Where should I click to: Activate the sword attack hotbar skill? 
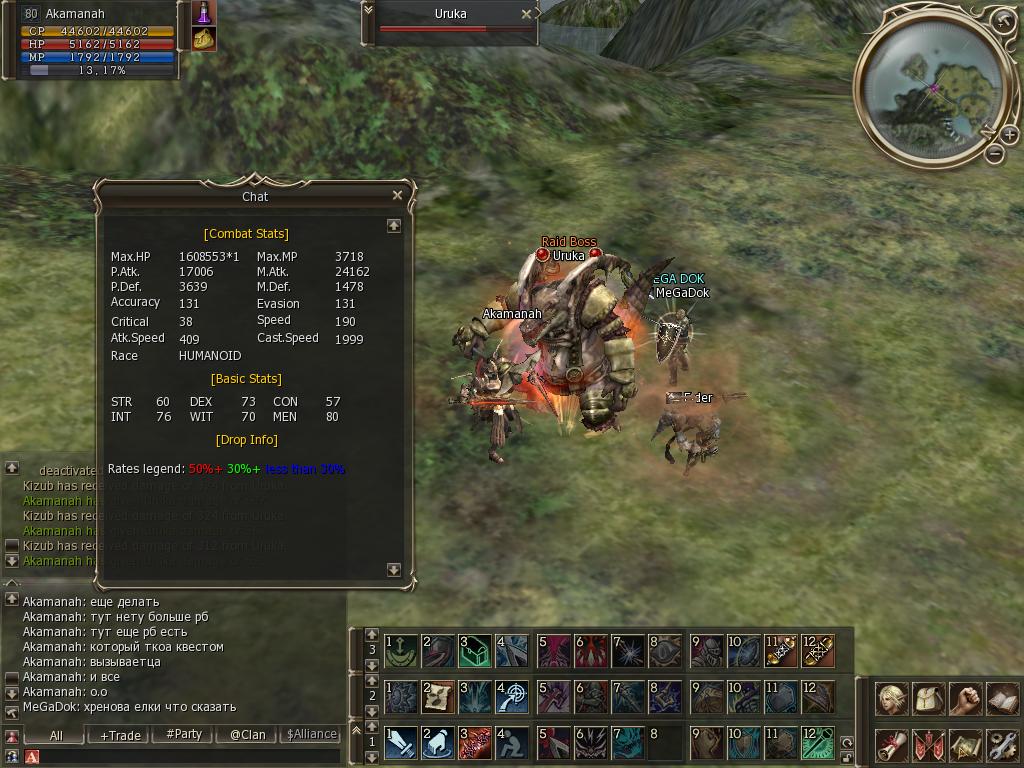(401, 742)
